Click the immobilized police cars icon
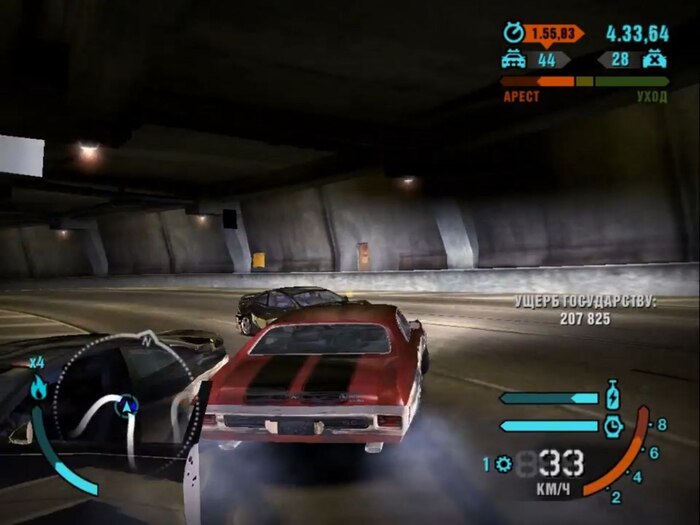 point(656,60)
